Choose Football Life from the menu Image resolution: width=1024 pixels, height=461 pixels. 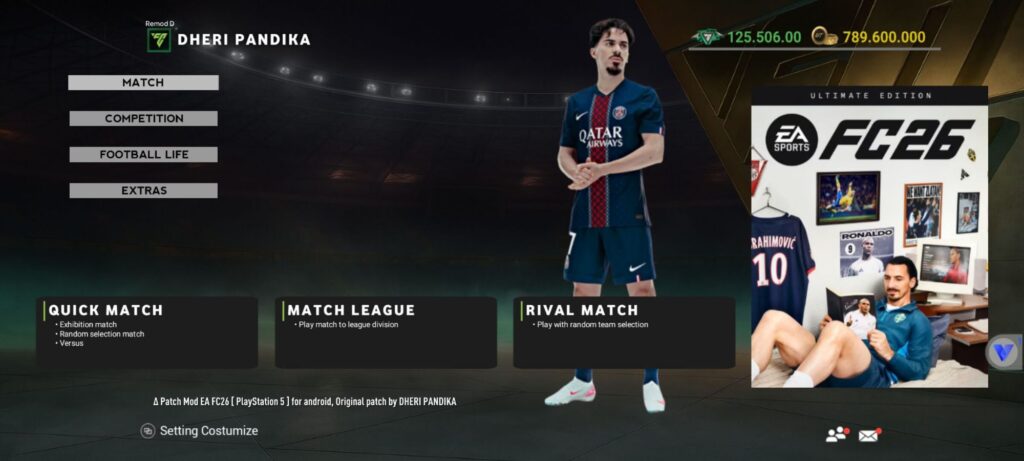click(143, 155)
